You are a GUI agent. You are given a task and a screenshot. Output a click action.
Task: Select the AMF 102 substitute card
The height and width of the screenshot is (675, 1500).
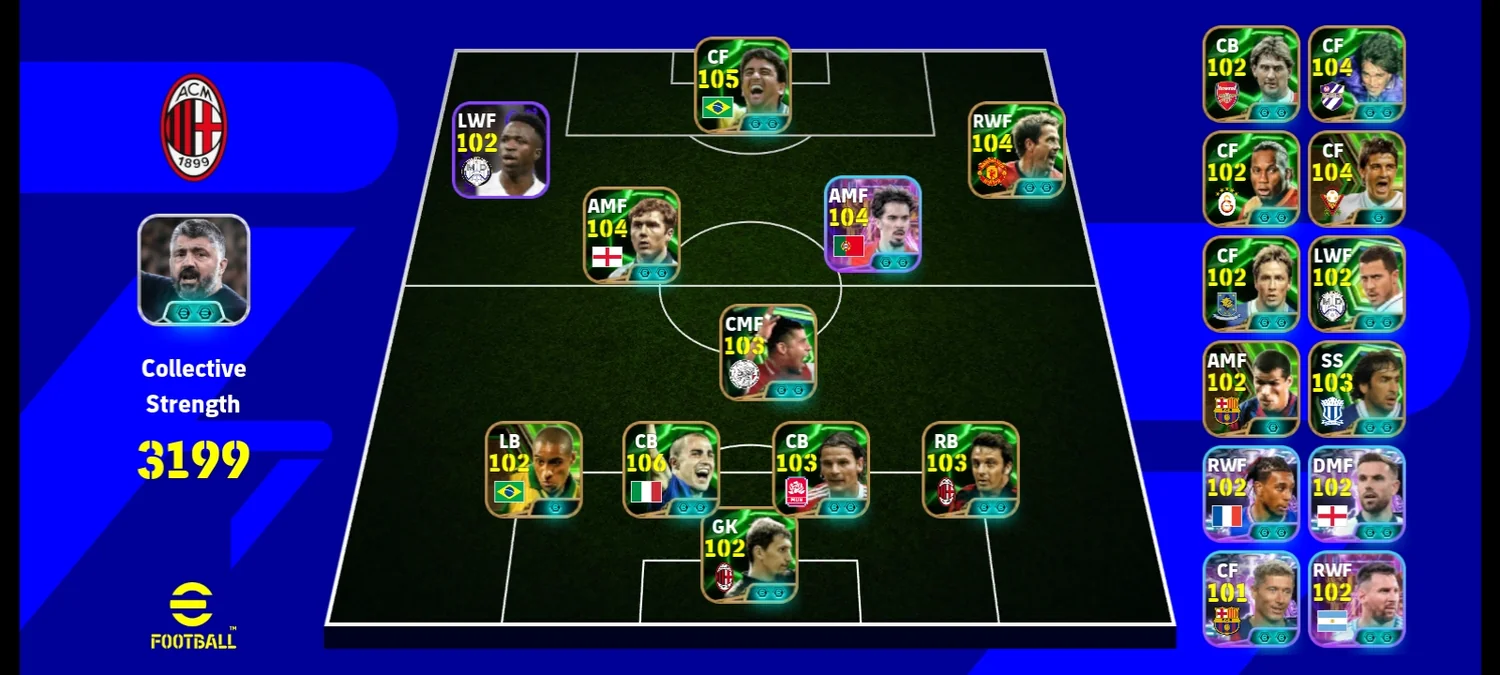click(1251, 389)
